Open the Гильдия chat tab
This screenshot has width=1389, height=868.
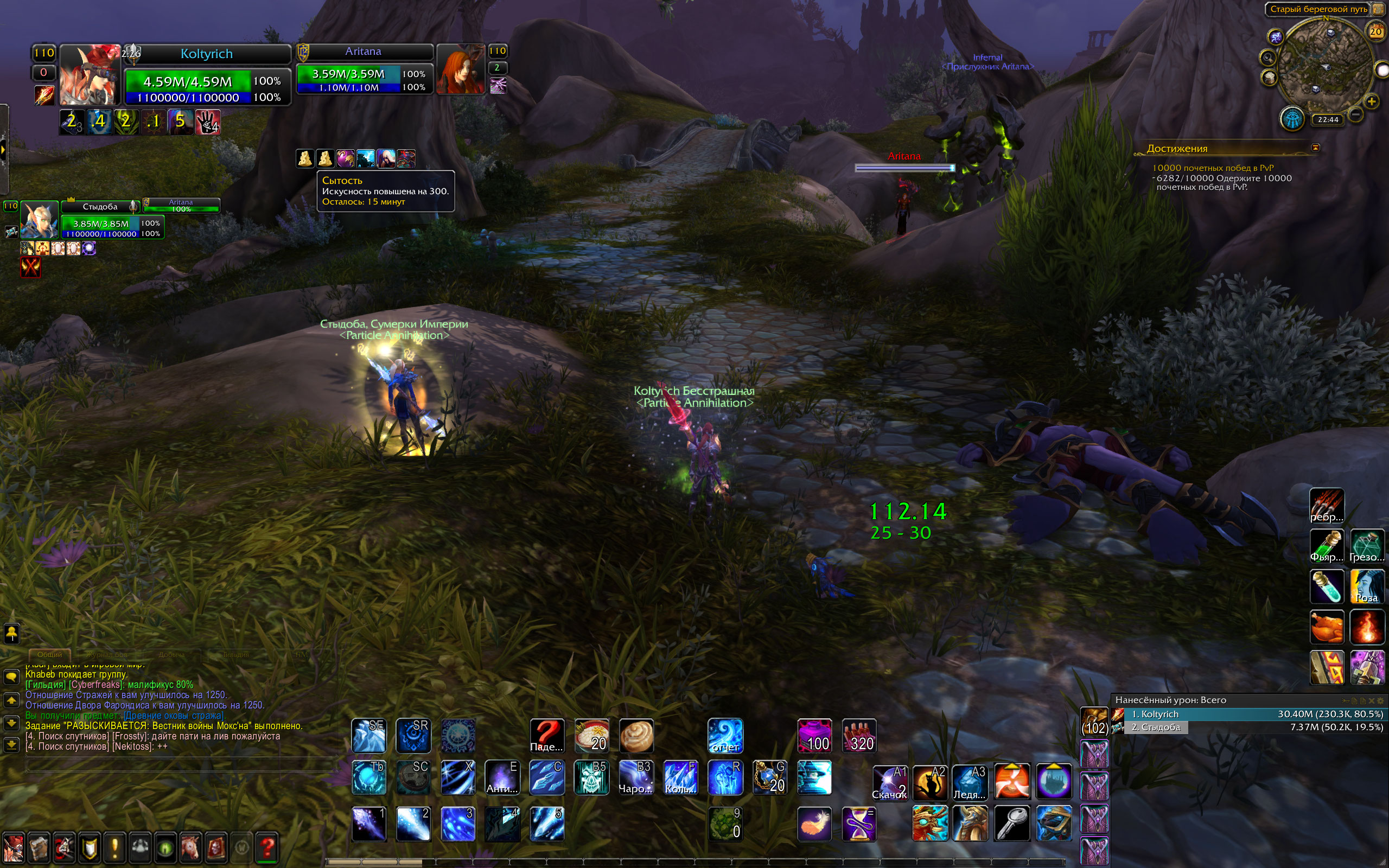click(x=236, y=654)
